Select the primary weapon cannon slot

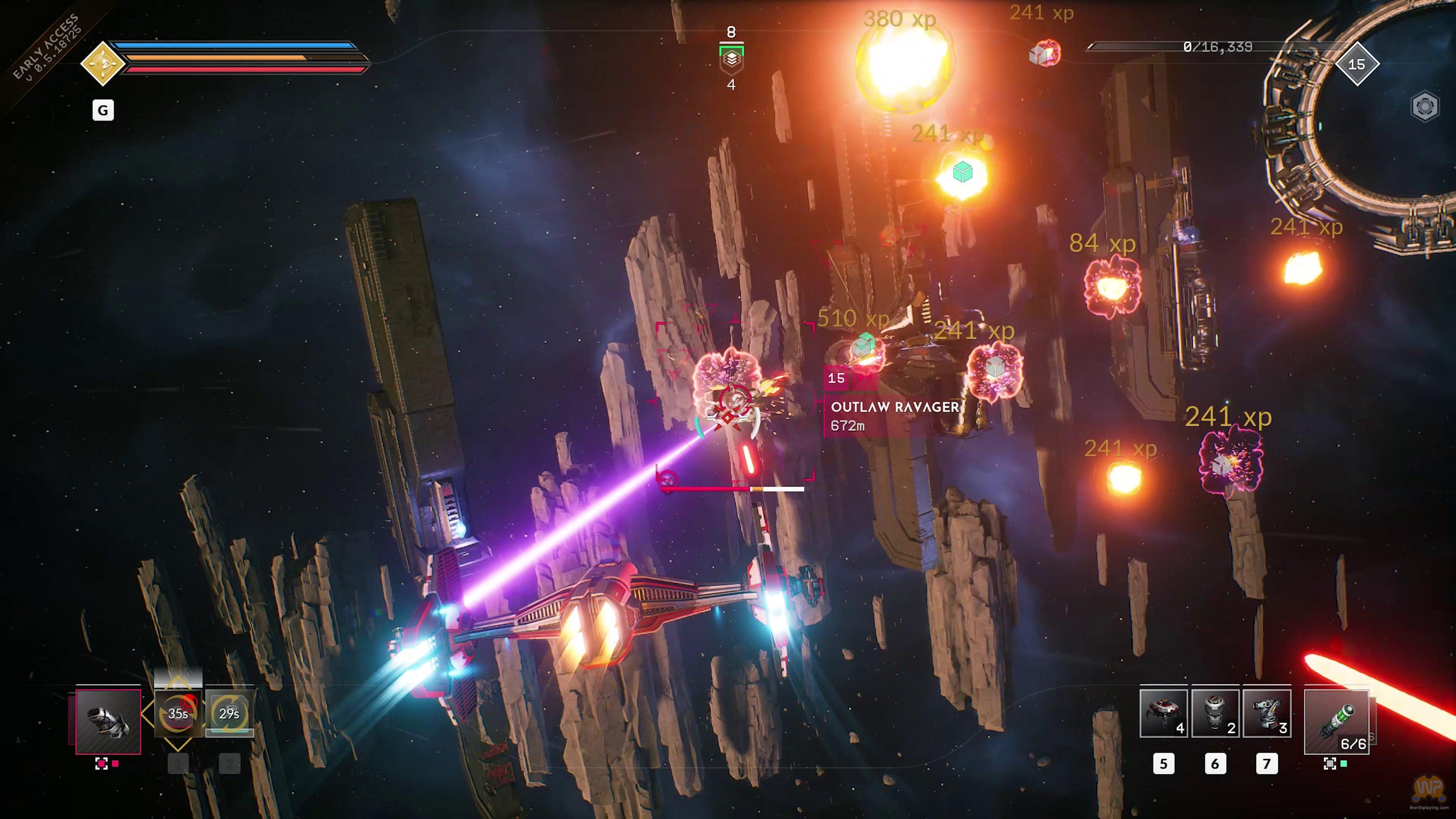pos(108,721)
